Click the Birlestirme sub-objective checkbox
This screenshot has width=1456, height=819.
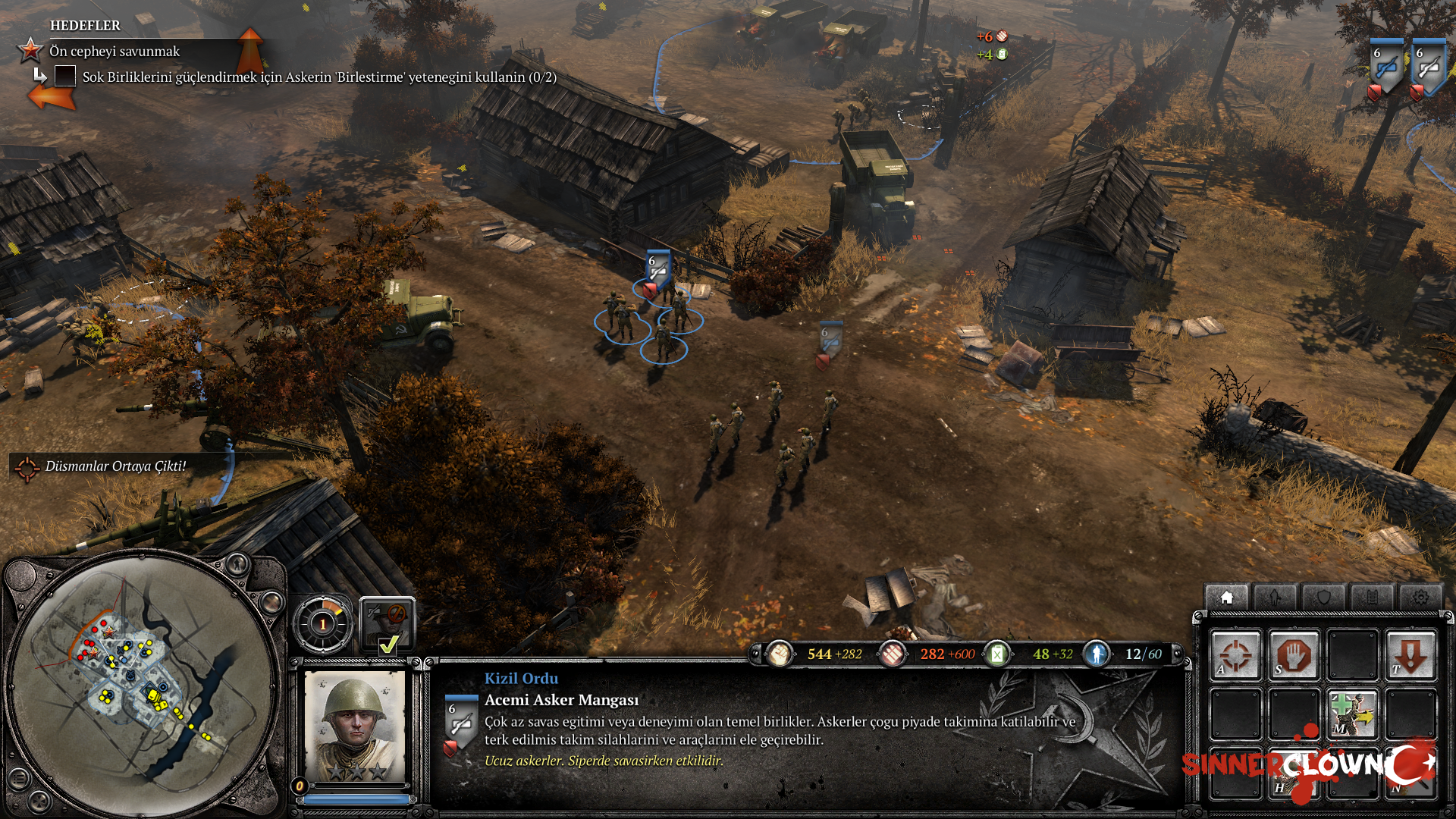(65, 77)
